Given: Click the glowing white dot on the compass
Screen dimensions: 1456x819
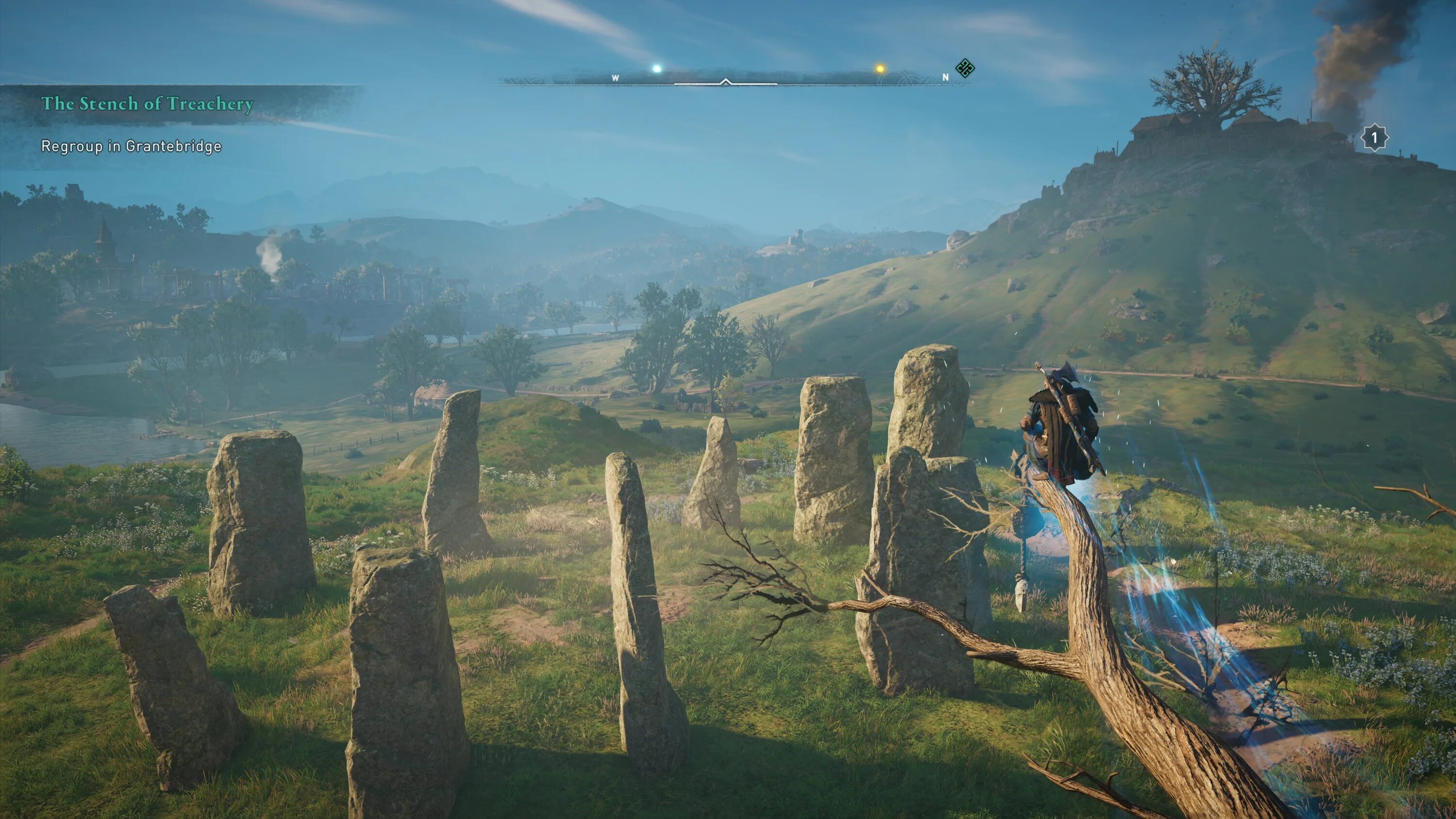Looking at the screenshot, I should (657, 69).
